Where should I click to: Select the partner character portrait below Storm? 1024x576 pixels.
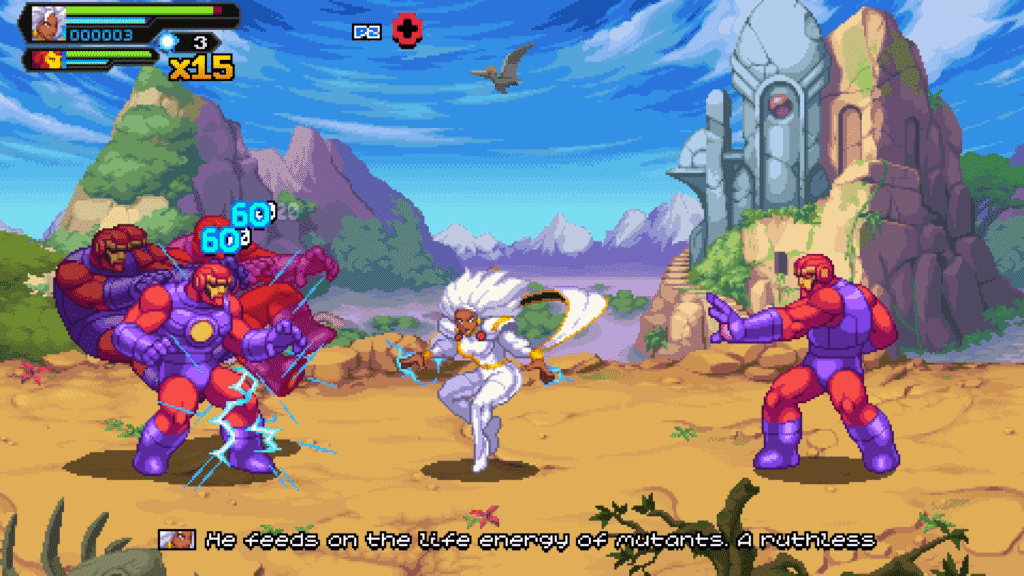[45, 59]
